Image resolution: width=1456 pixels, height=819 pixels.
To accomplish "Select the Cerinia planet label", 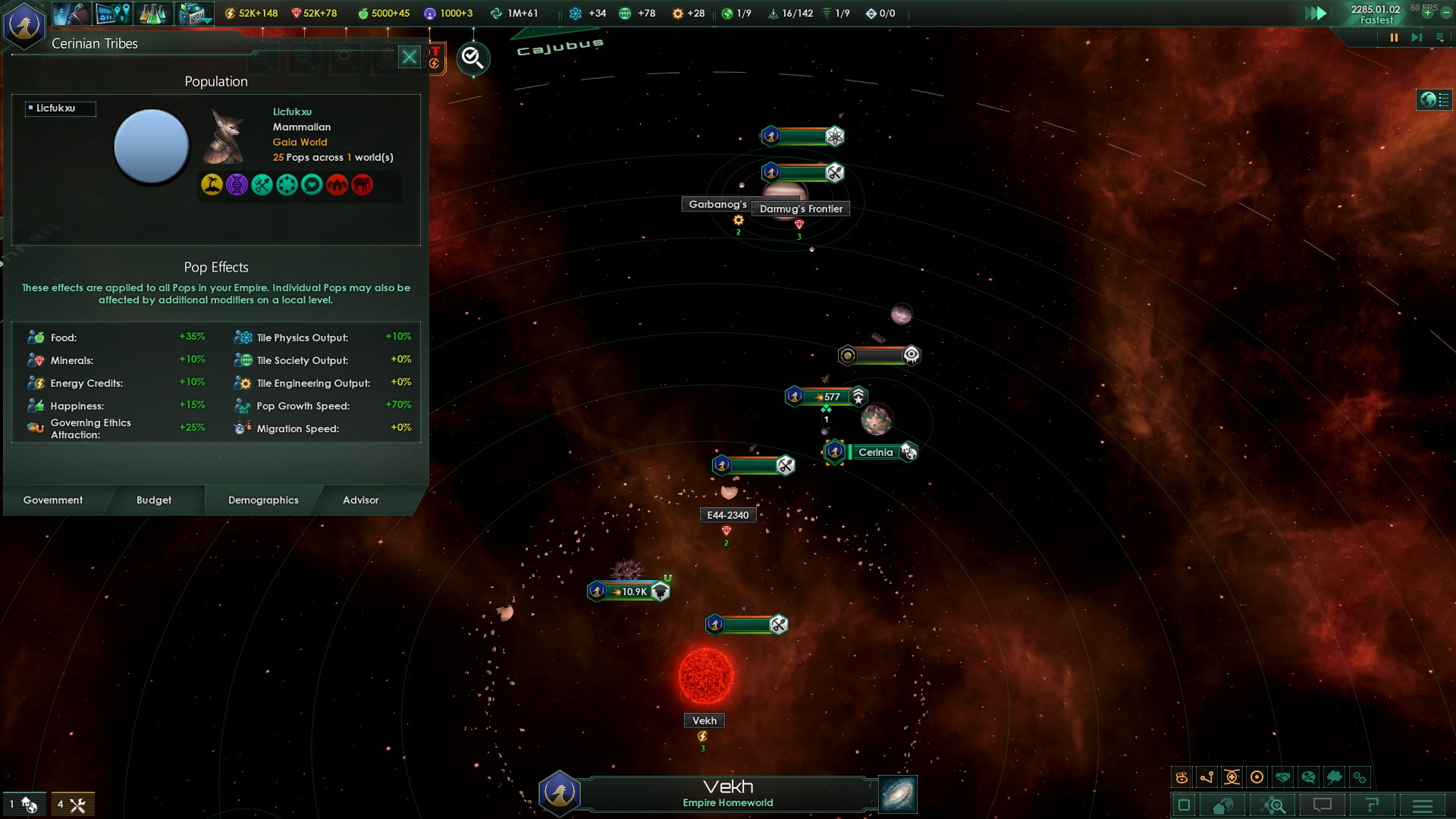I will [875, 453].
